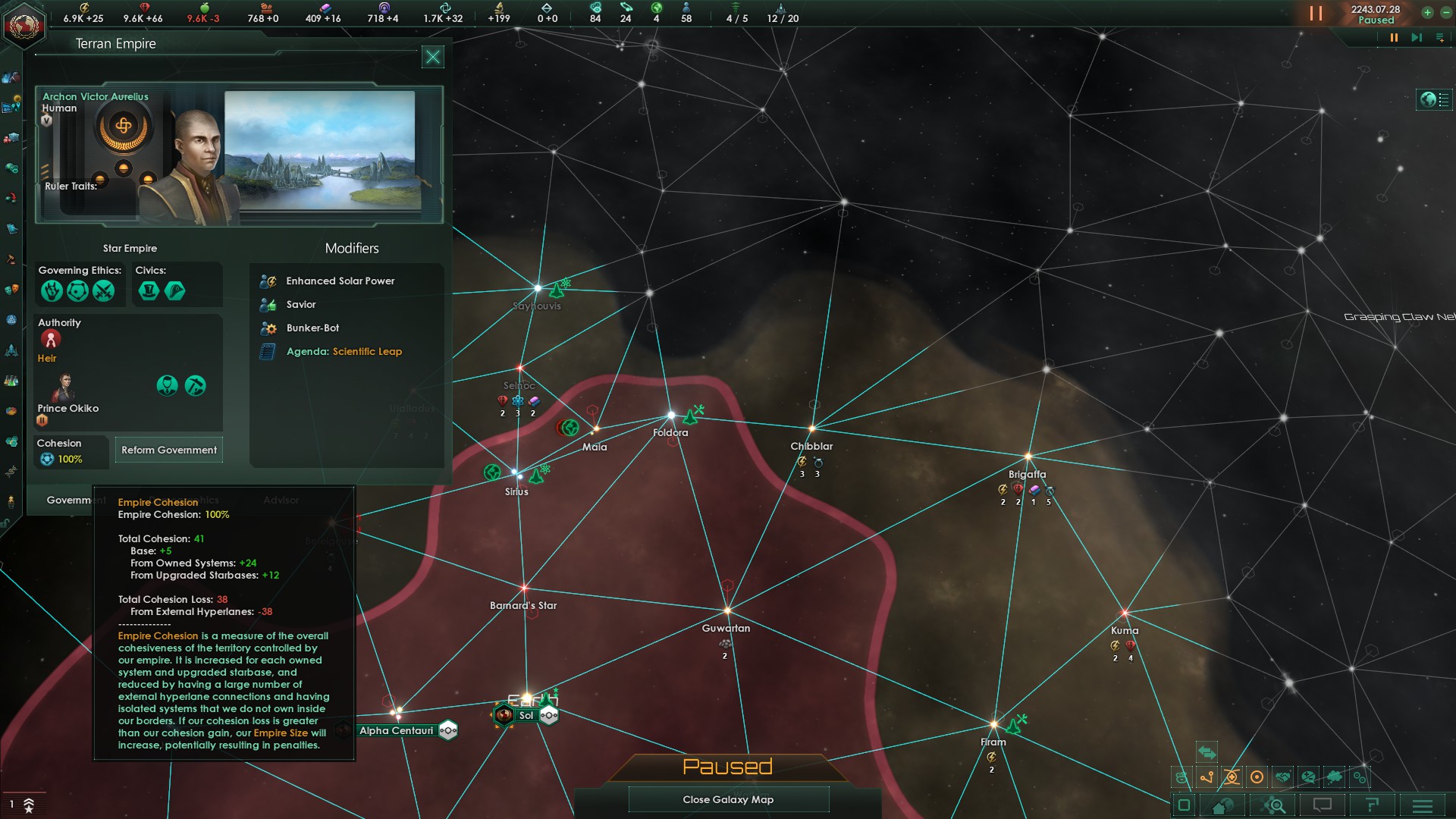
Task: Open the Ship Designer
Action: tap(11, 348)
